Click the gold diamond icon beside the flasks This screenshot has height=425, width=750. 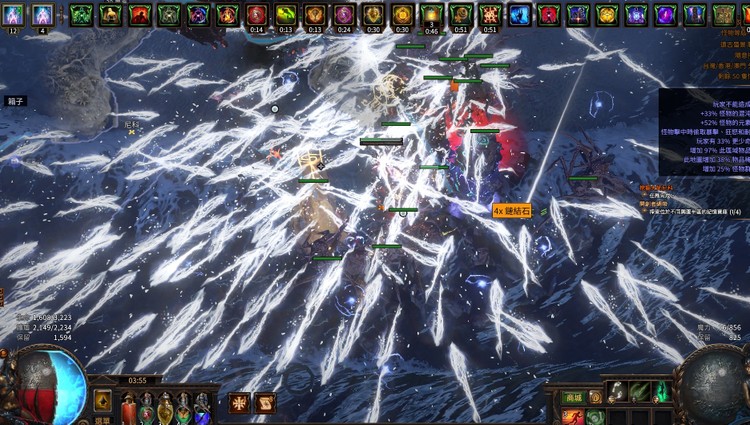(103, 402)
